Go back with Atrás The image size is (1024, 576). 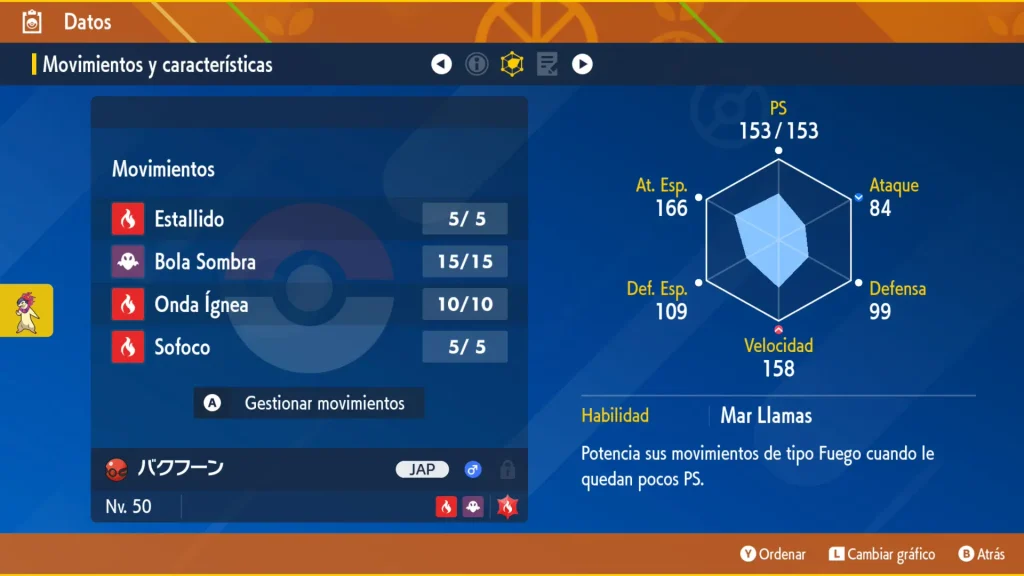(981, 554)
